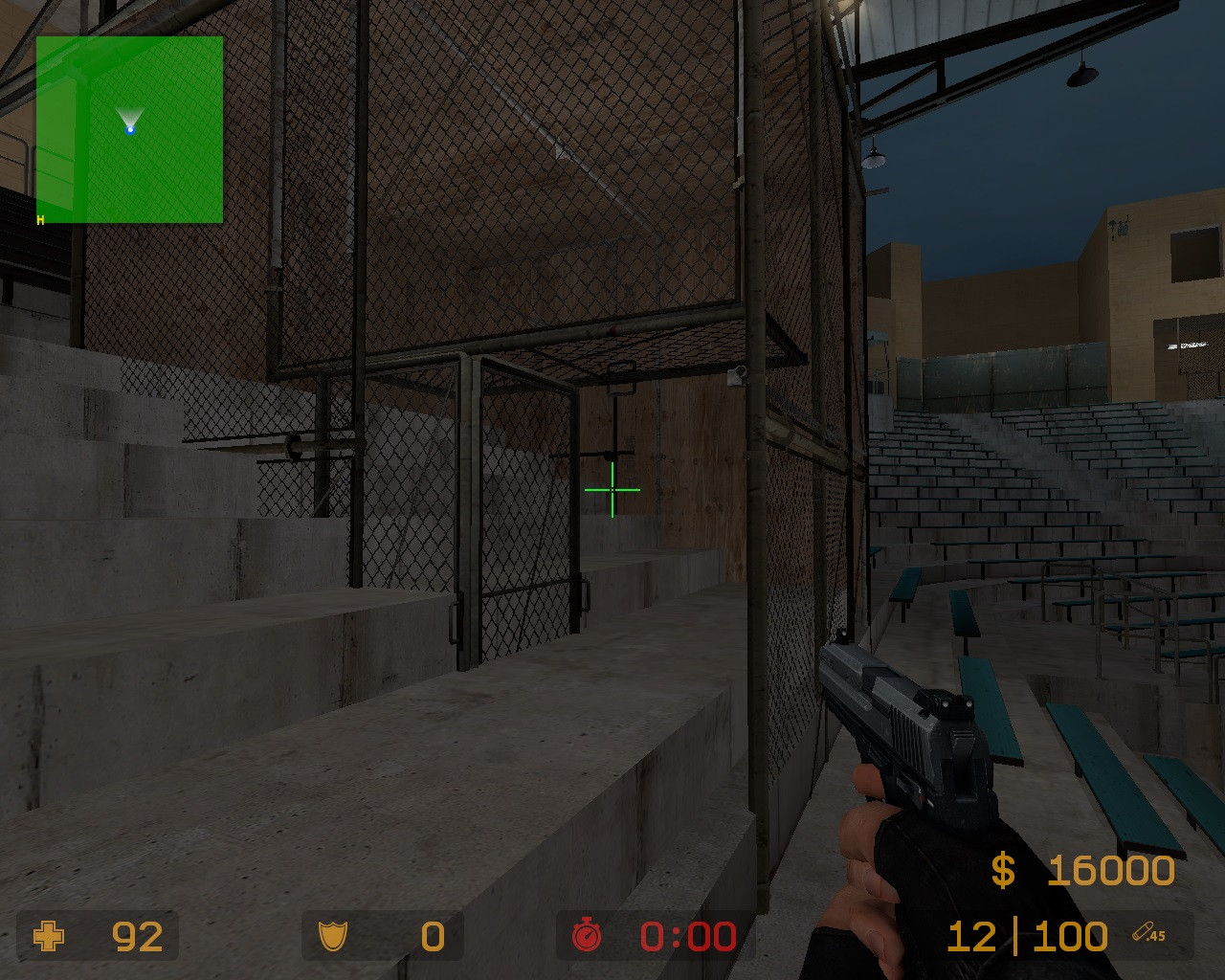Click the hostage indicator on the minimap
This screenshot has width=1225, height=980.
tap(39, 219)
